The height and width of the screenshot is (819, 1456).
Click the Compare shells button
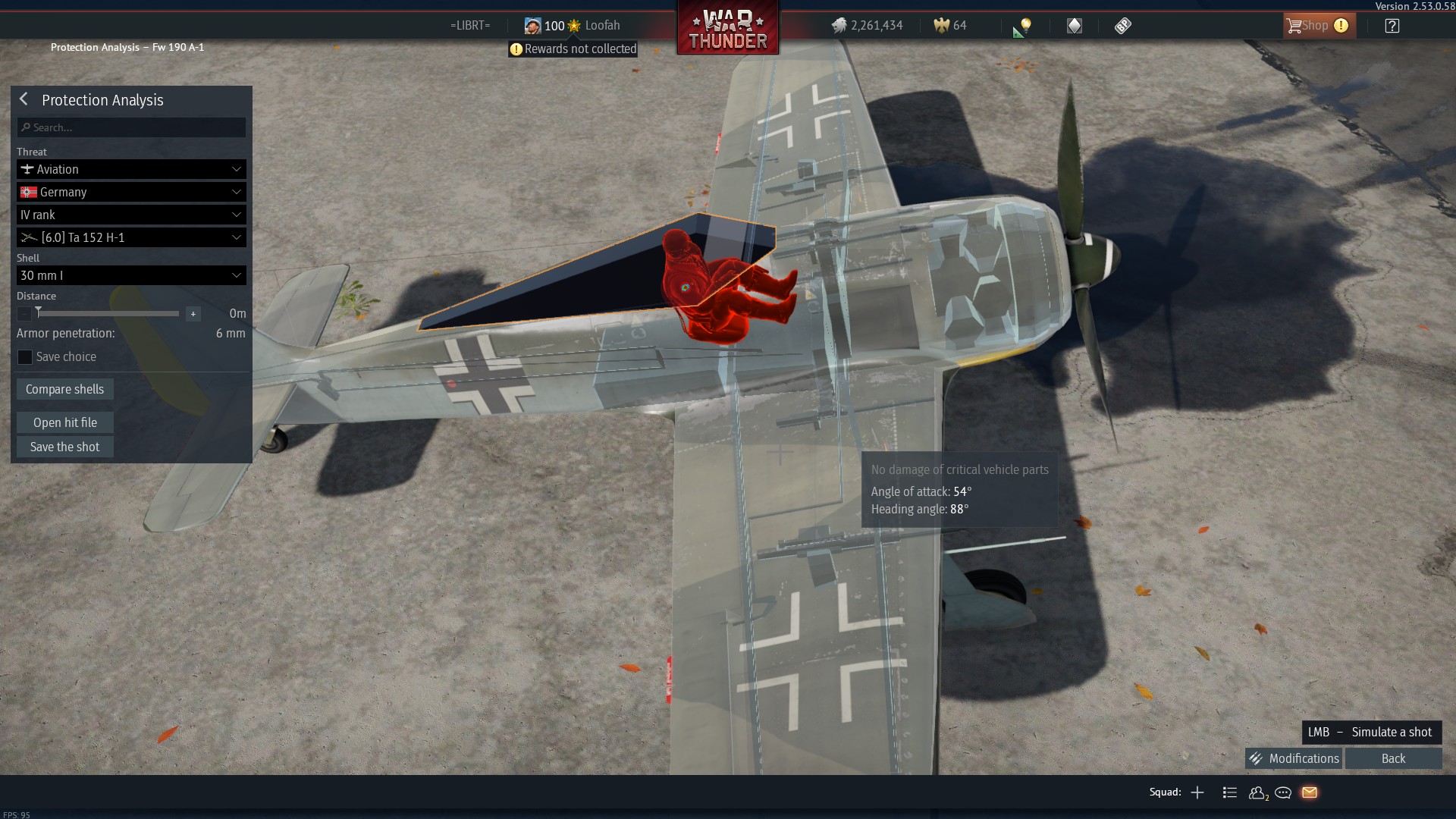point(65,389)
